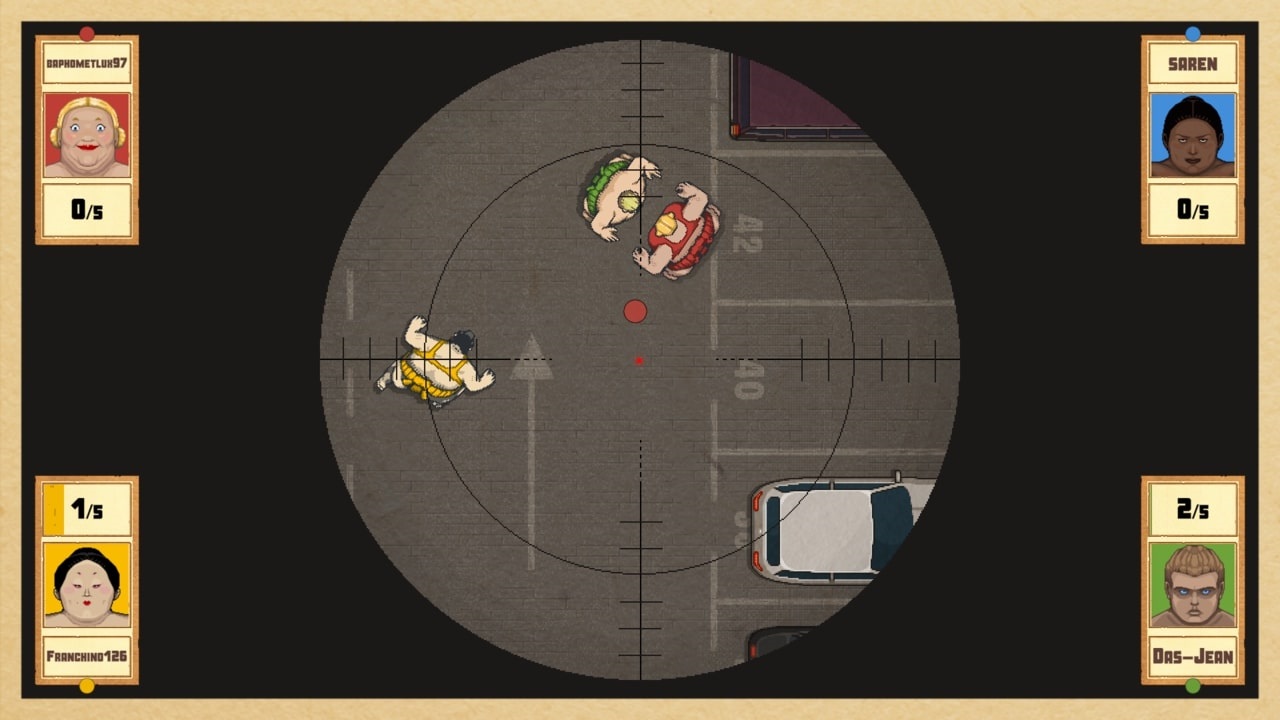This screenshot has width=1280, height=720.
Task: Click the center crosshair of the sniper scope
Action: pos(637,360)
